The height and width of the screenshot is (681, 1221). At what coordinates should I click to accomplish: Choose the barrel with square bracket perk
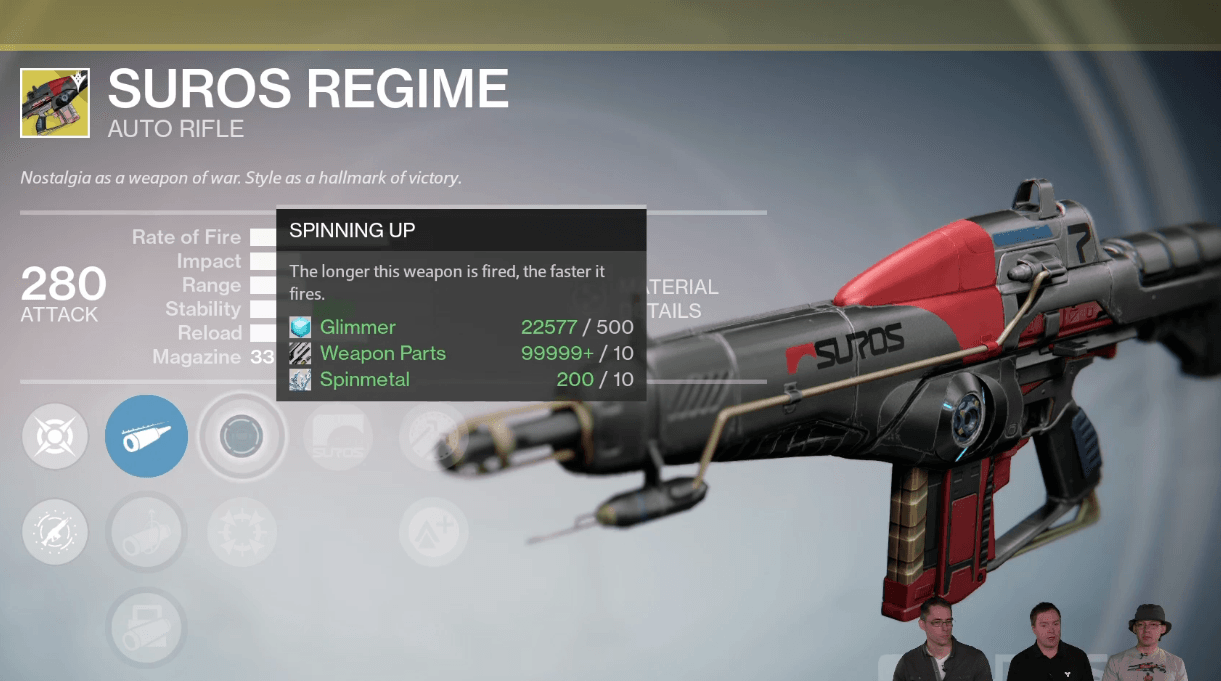(146, 626)
